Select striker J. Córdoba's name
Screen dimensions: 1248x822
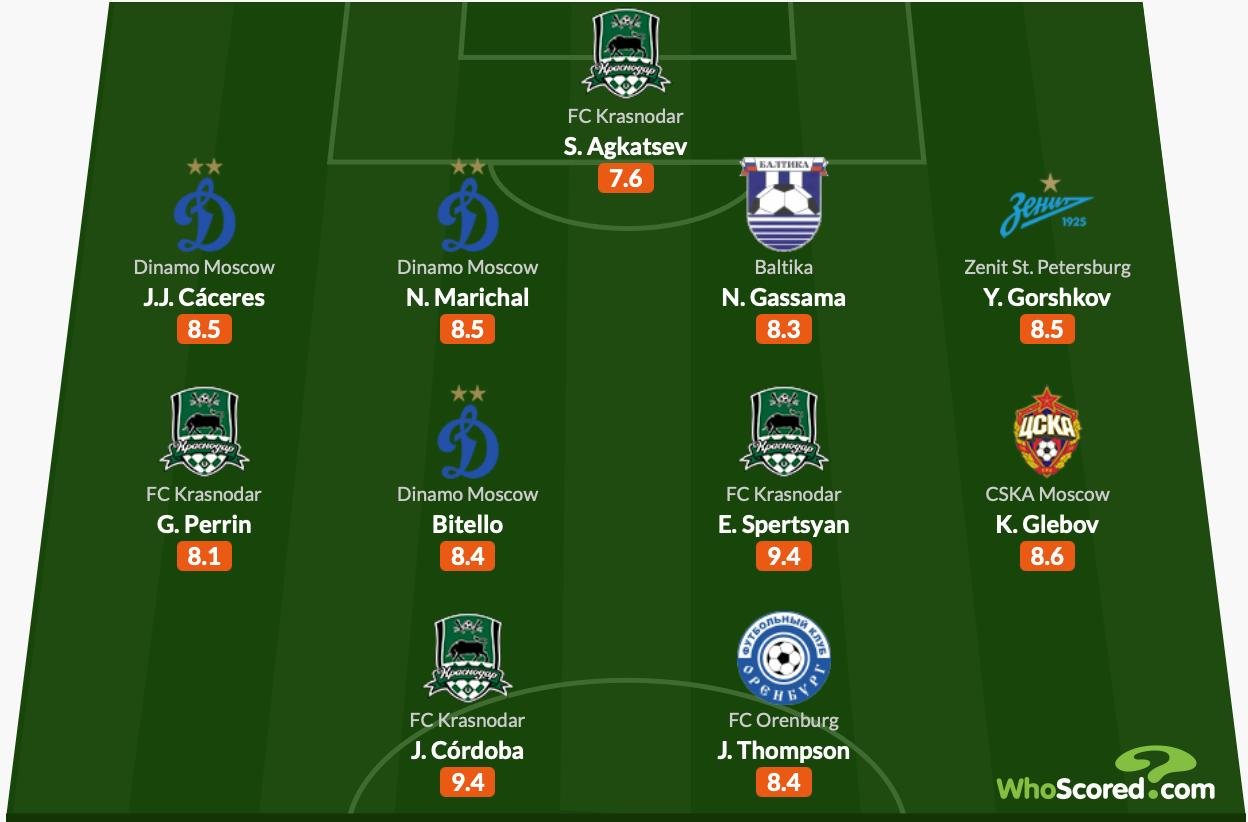(467, 750)
